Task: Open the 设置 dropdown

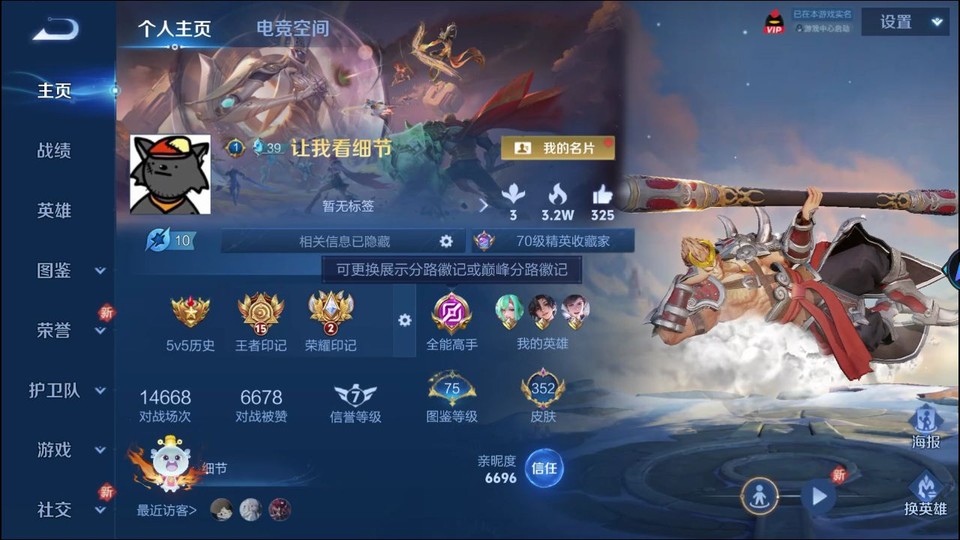Action: click(910, 22)
